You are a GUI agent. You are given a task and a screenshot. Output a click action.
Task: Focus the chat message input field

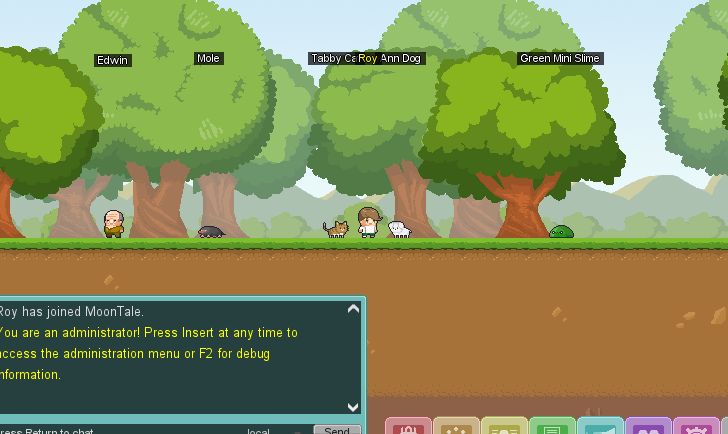point(110,431)
